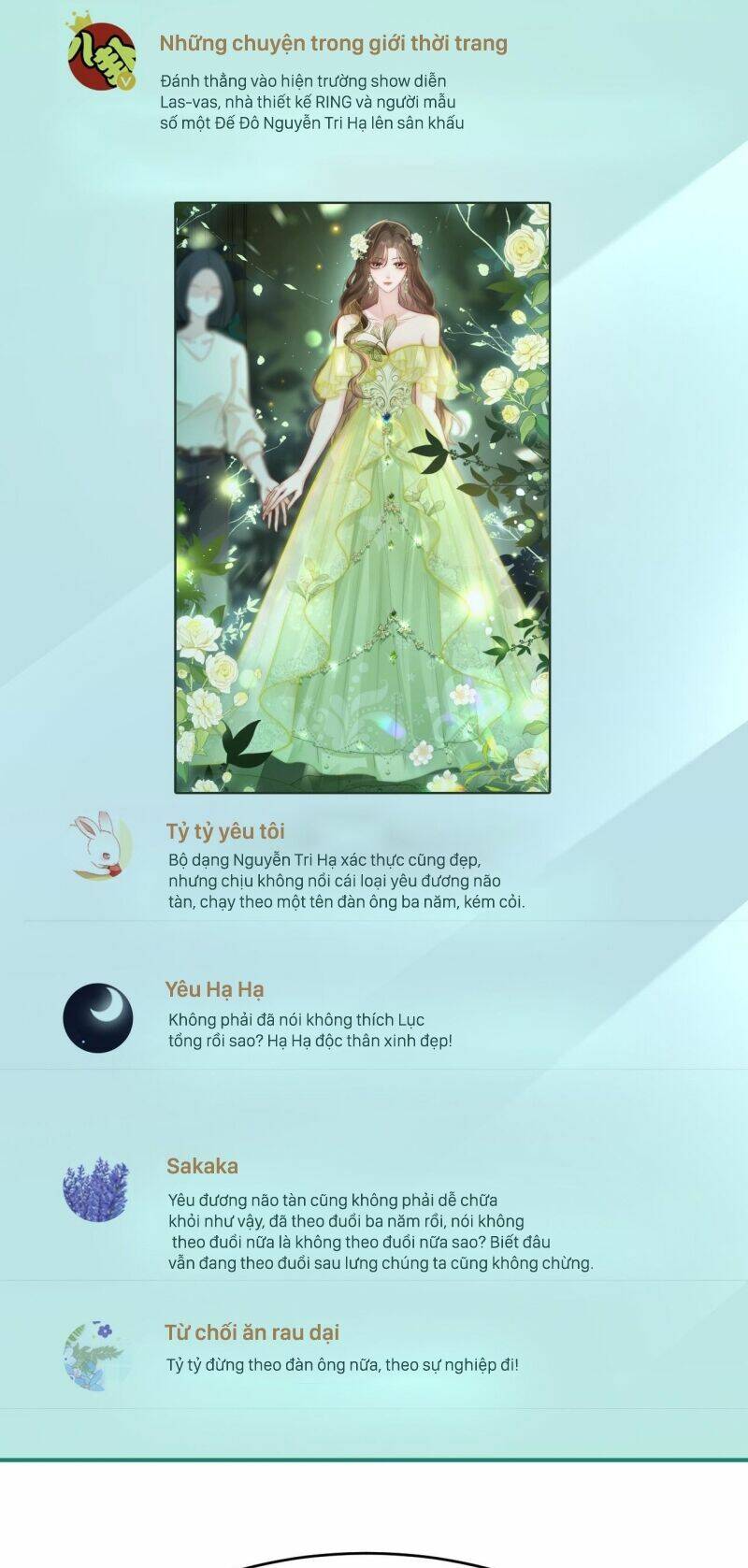This screenshot has height=1568, width=748.
Task: Open the lavender flower avatar
Action: (95, 1189)
